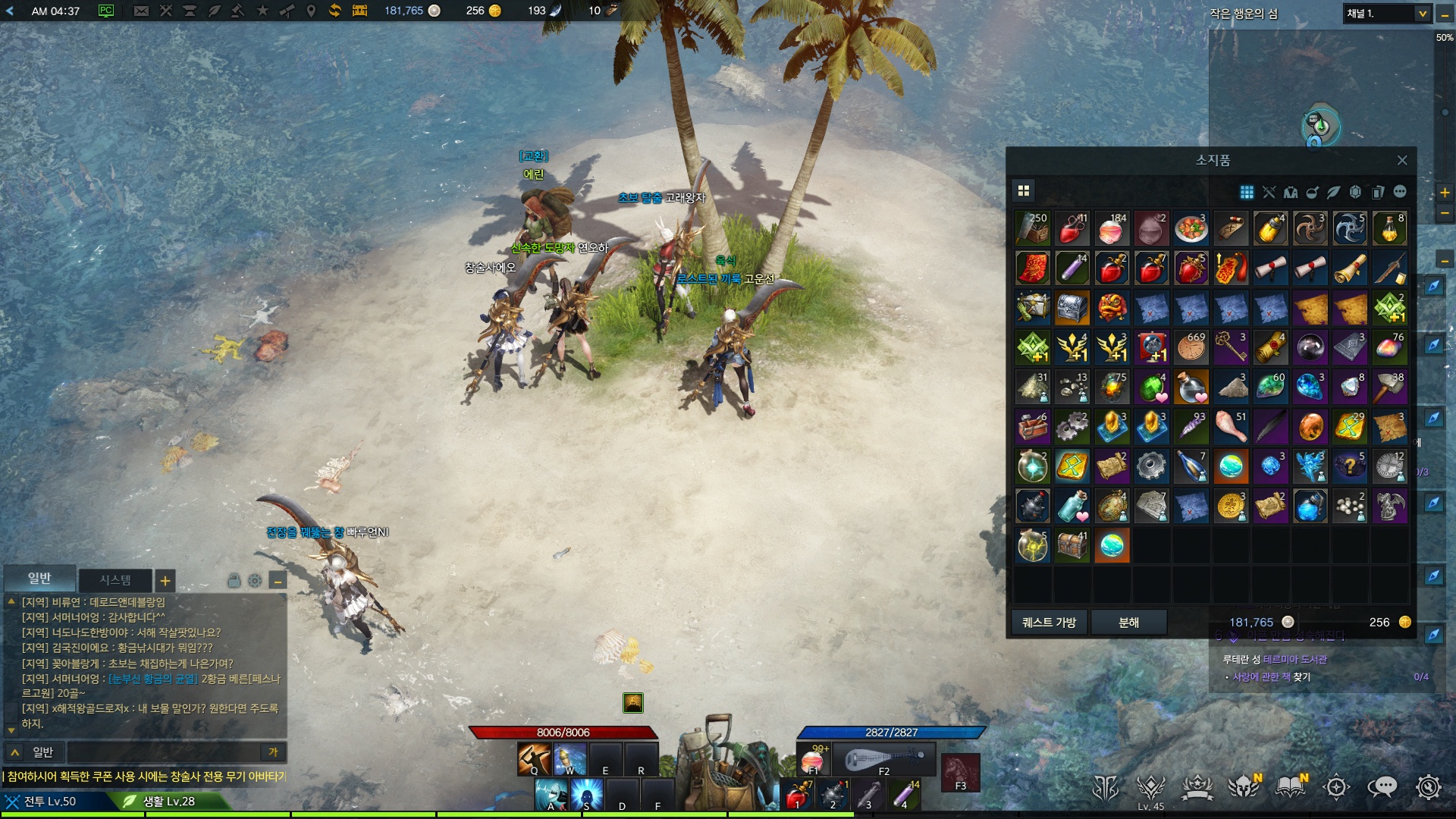1456x819 pixels.
Task: Activate the lute instrument in the F2 slot
Action: 884,759
